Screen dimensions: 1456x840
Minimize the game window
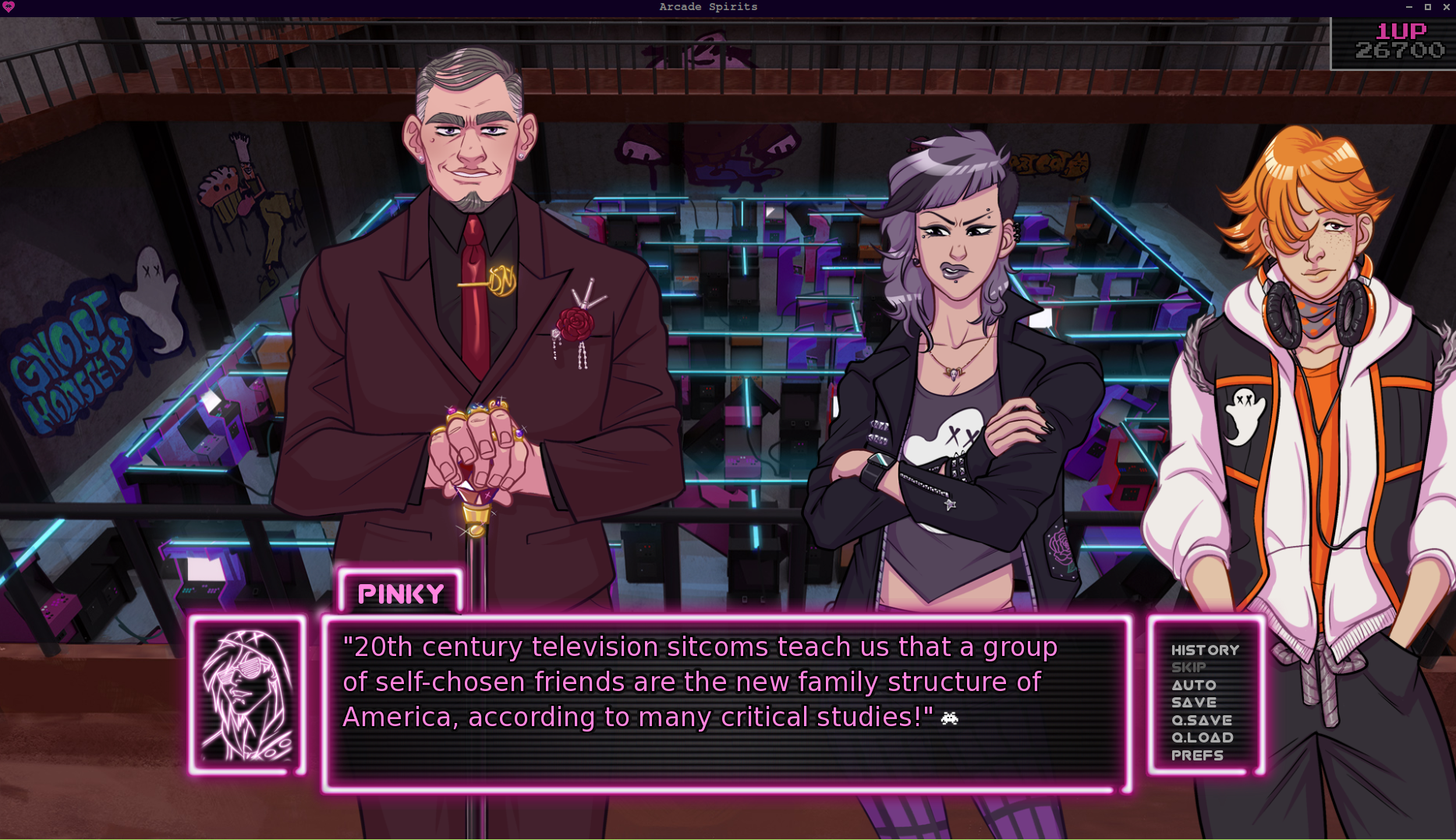(1409, 7)
